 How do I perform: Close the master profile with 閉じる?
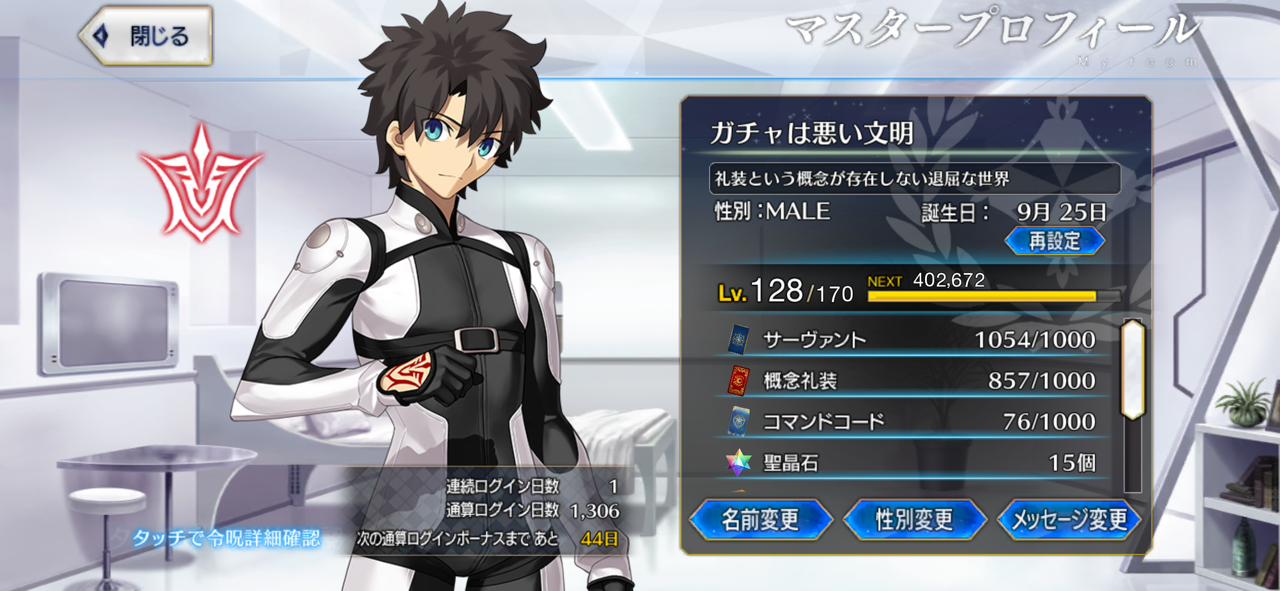[146, 37]
